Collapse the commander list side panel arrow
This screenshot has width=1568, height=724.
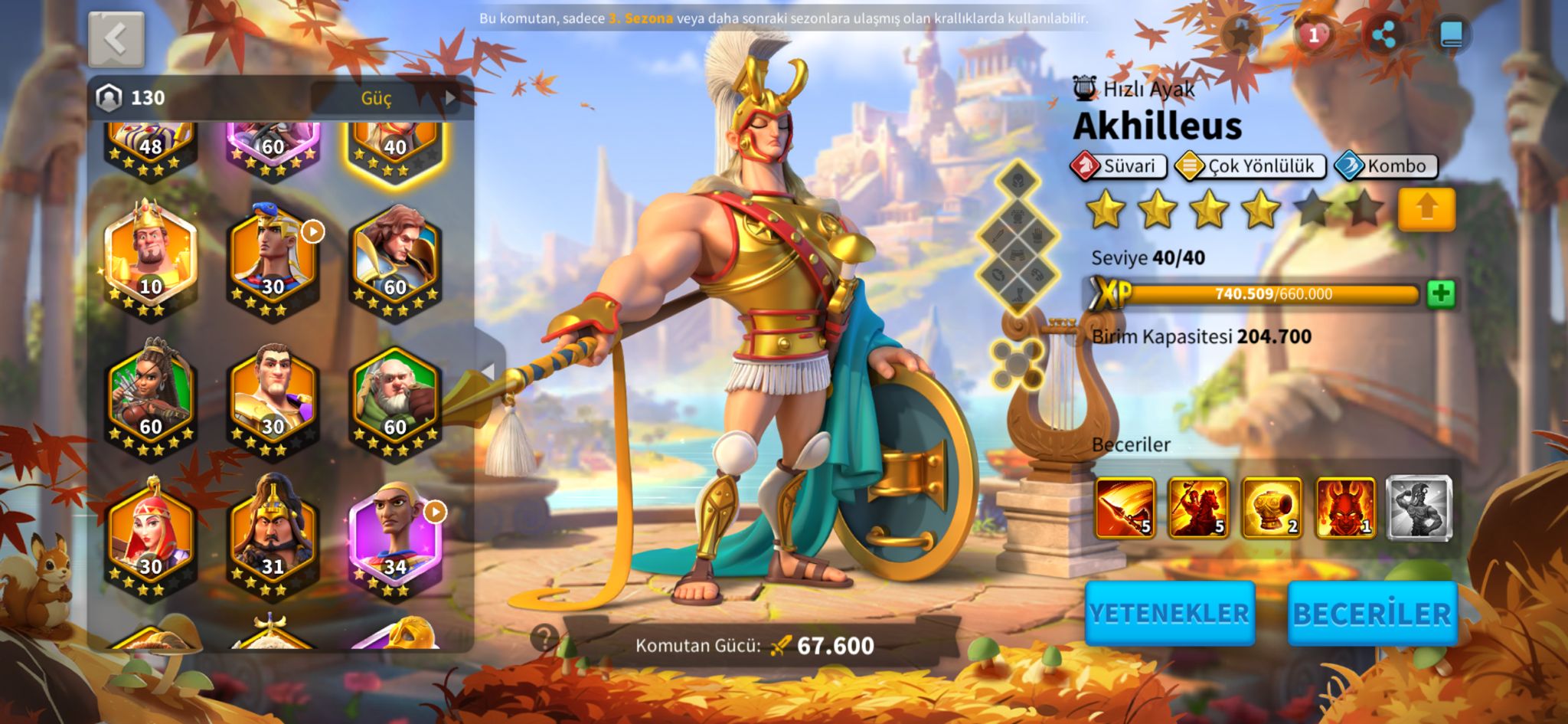(x=488, y=372)
